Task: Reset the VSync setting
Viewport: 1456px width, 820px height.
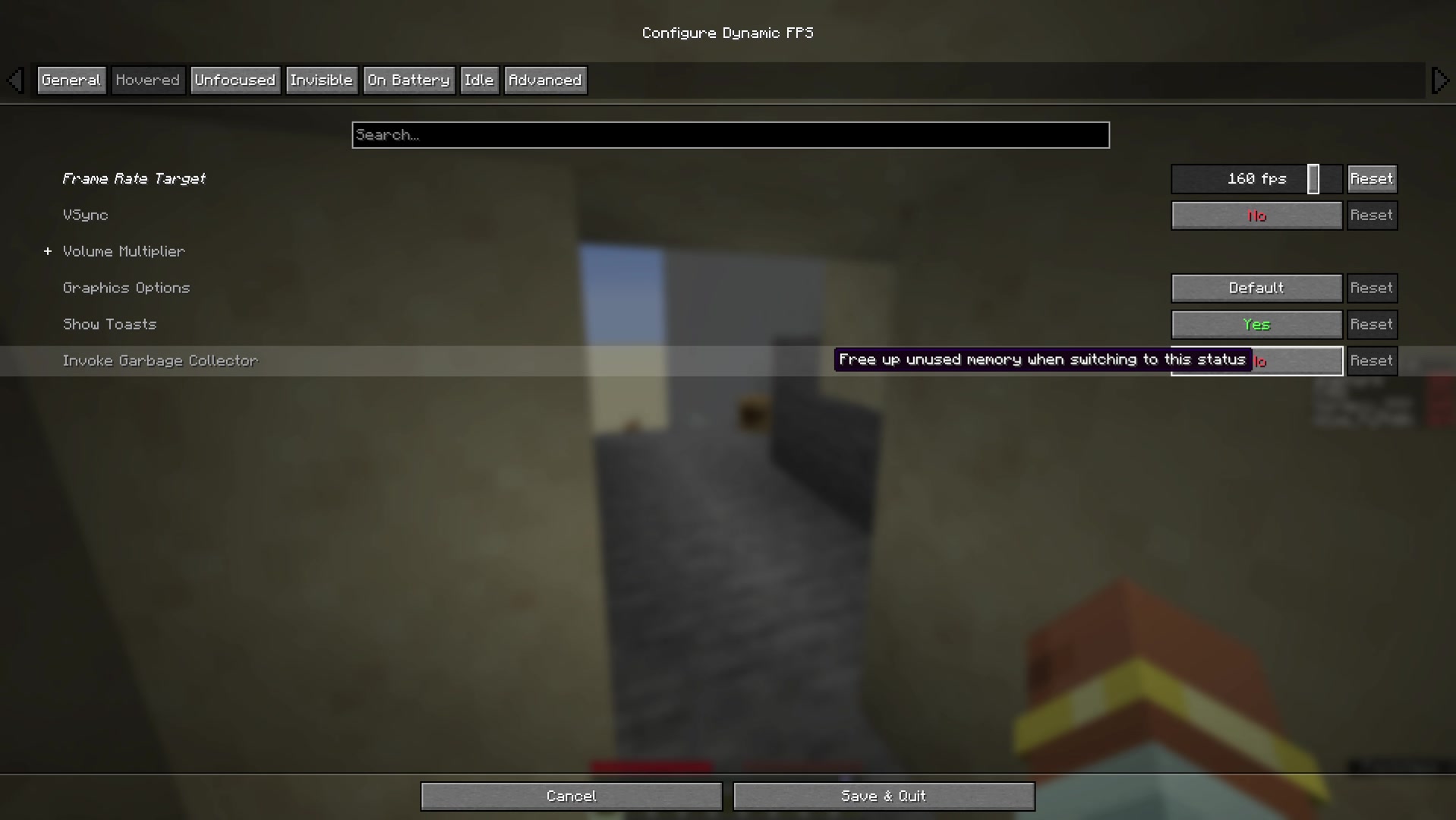Action: point(1371,215)
